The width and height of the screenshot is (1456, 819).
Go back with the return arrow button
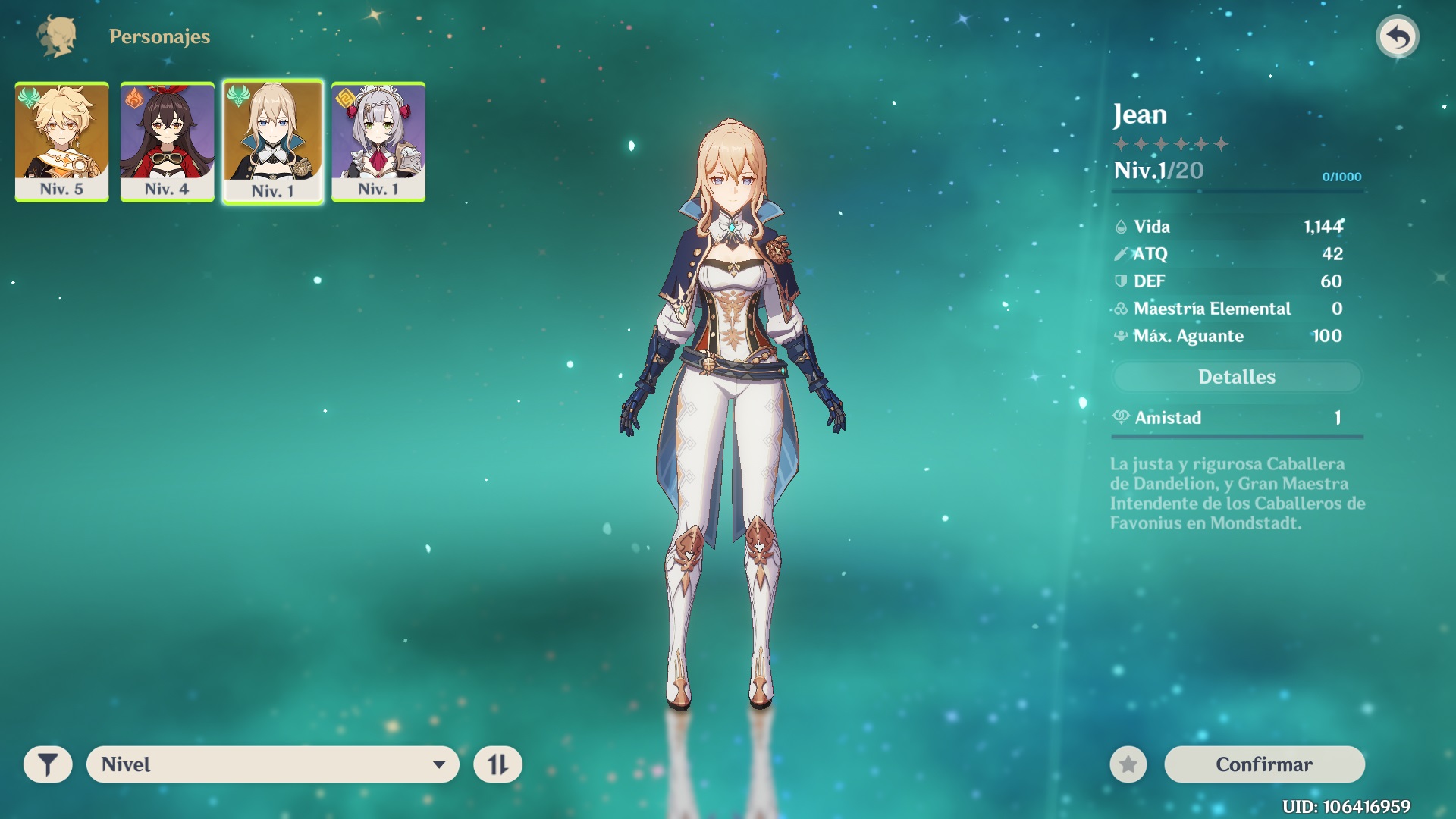click(x=1397, y=36)
